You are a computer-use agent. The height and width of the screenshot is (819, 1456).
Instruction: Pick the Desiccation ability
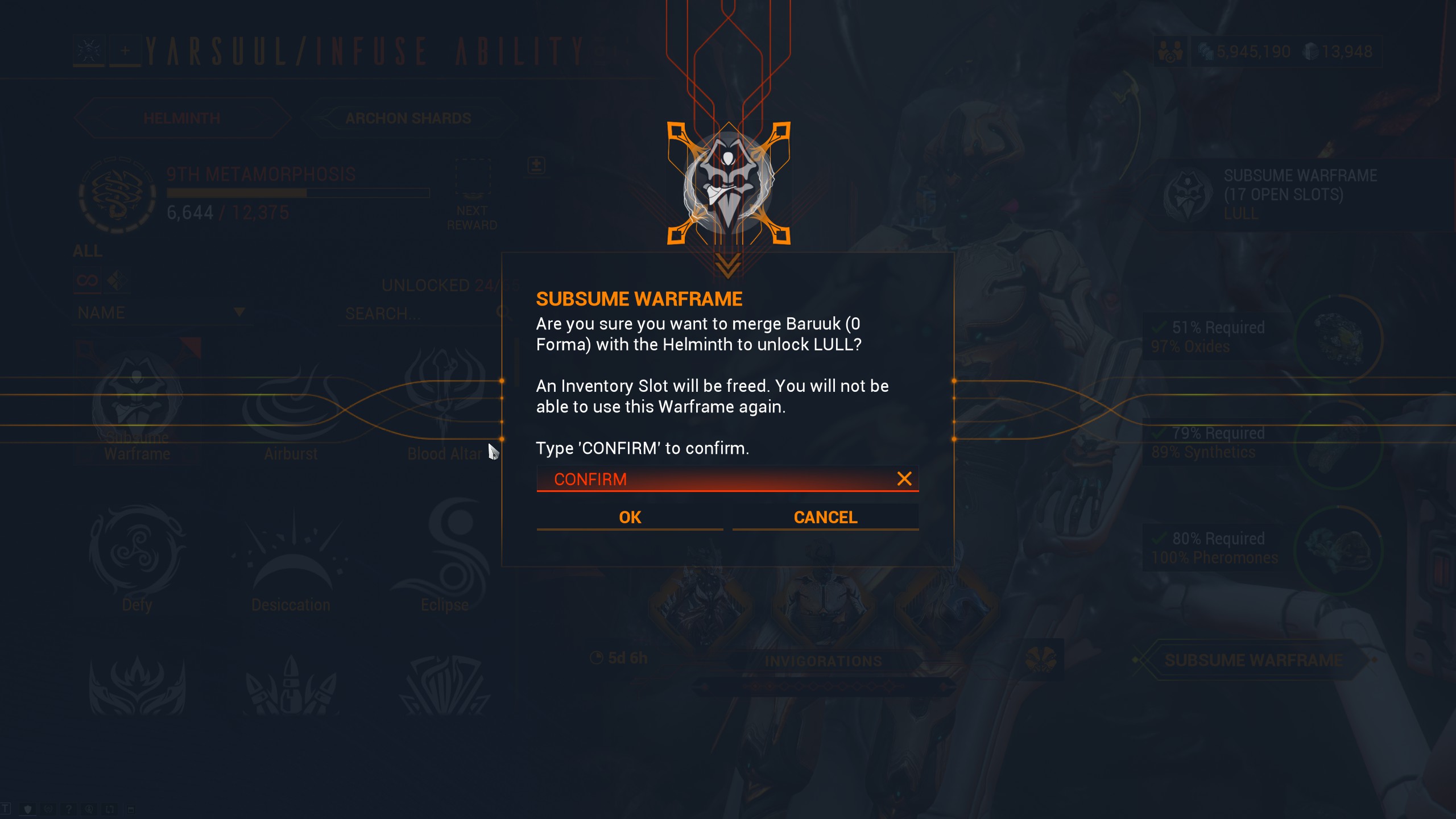click(291, 557)
